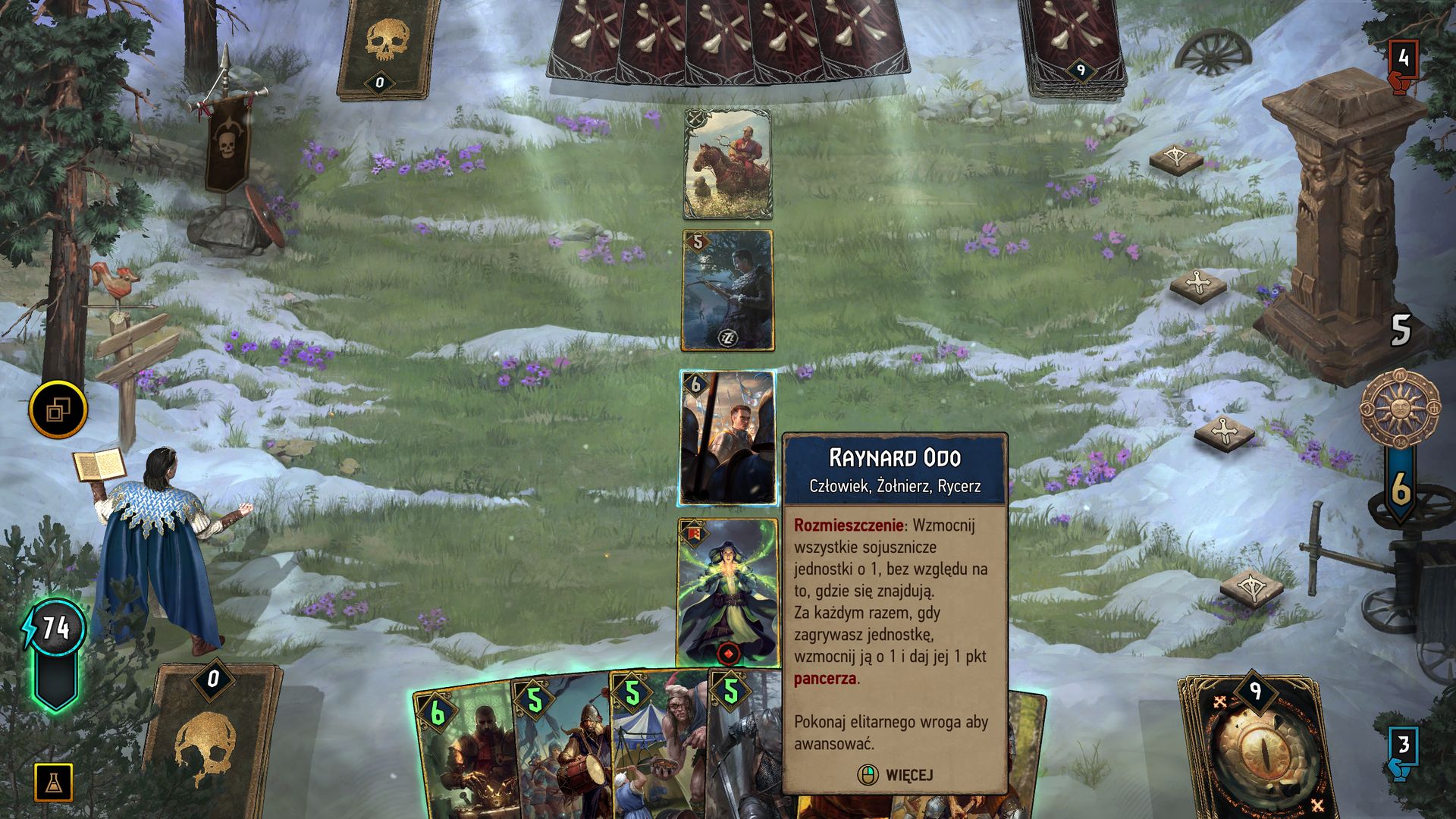Pick the 6-power card from hand
This screenshot has width=1456, height=819.
tap(463, 751)
